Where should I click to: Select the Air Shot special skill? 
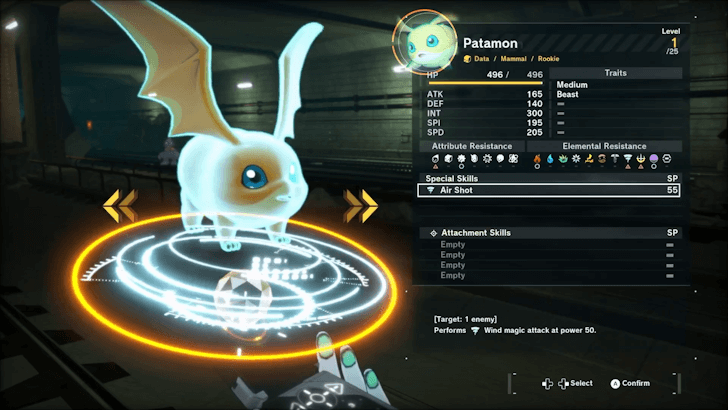pos(548,189)
